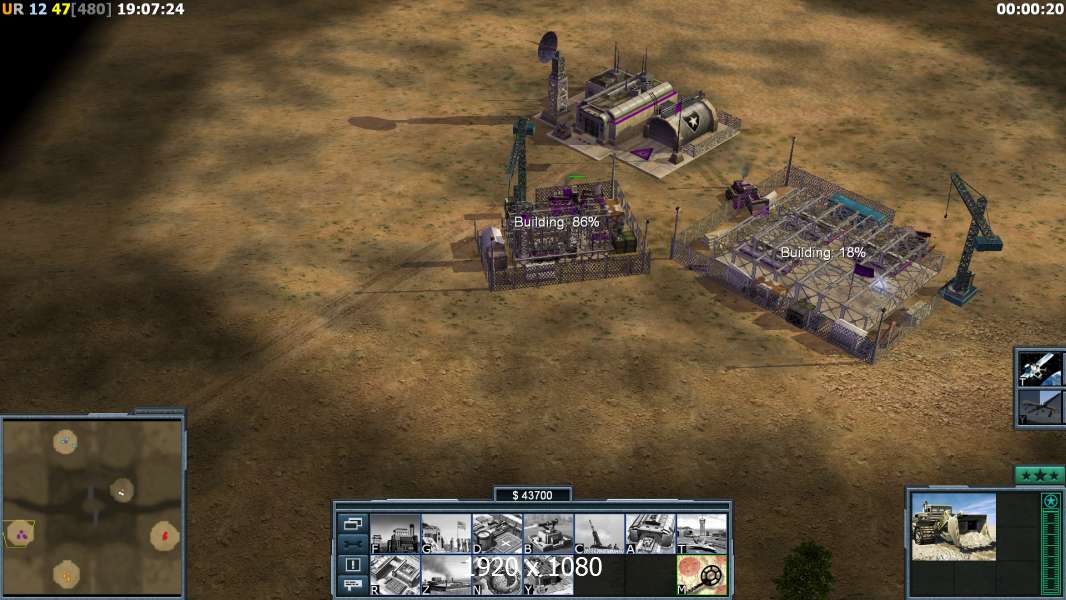Choose the build icon labeled G

click(x=446, y=533)
